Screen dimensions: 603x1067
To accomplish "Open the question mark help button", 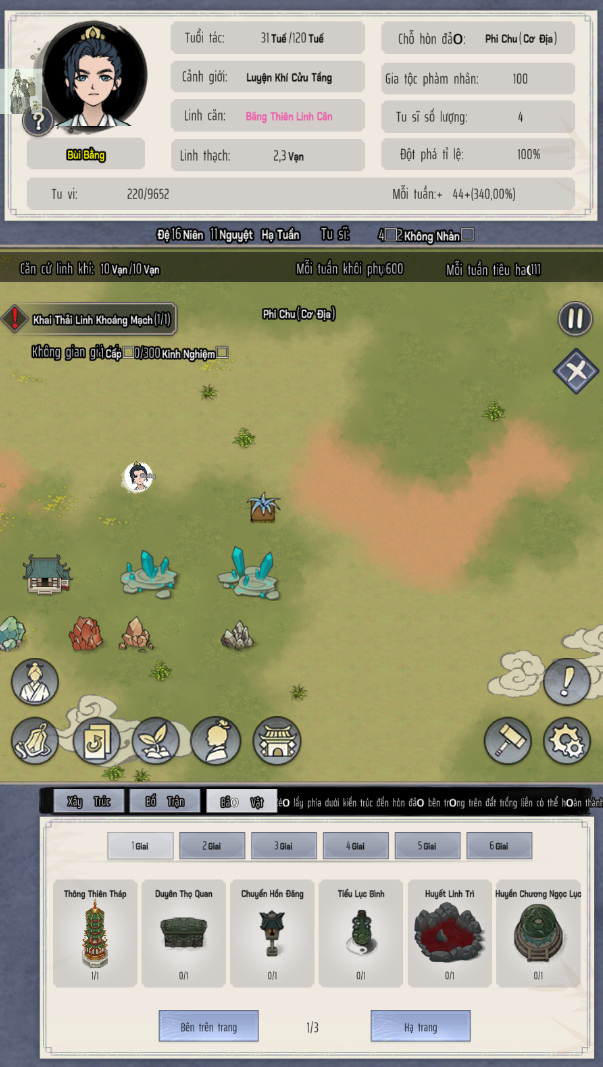I will point(38,122).
